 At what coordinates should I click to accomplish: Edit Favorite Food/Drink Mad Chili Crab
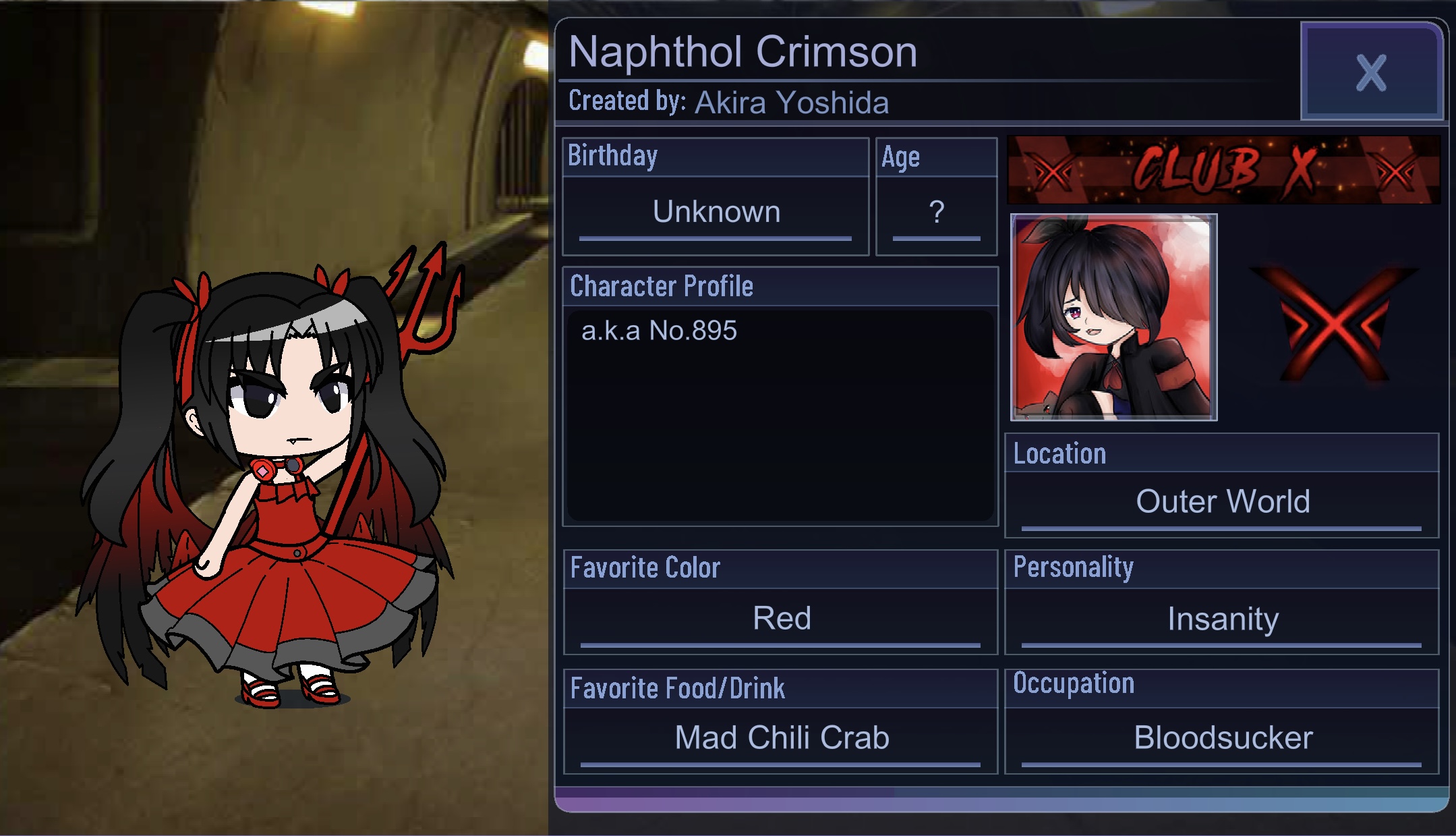(781, 738)
